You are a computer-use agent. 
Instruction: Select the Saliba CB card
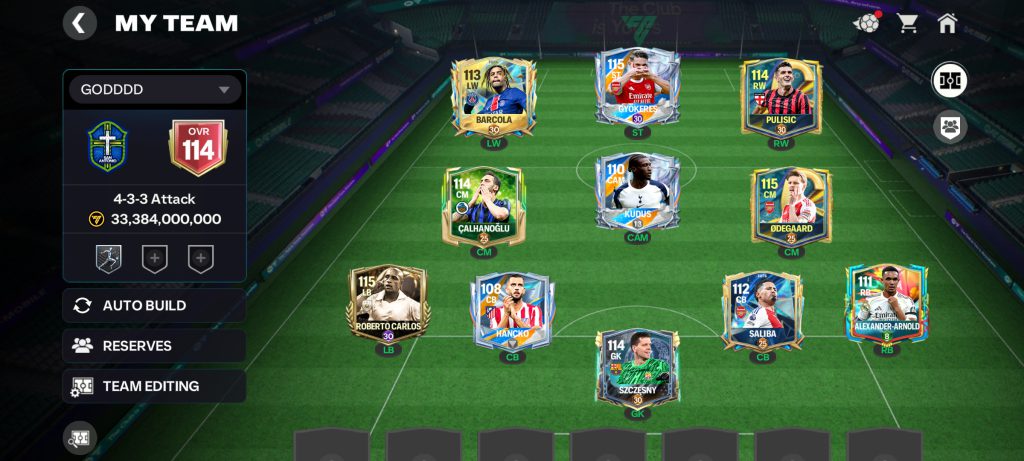762,310
